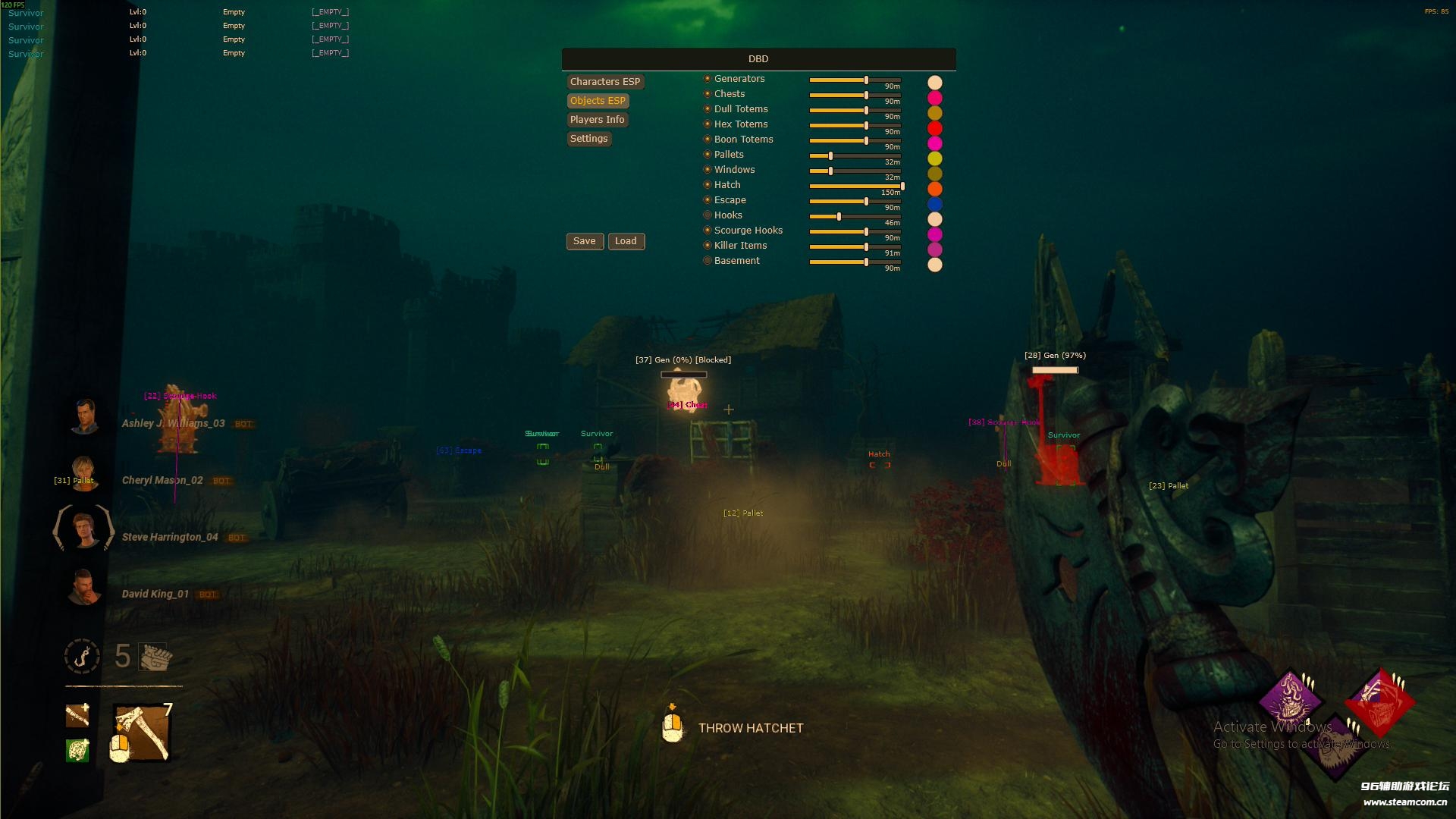Screen dimensions: 1456x819
Task: Adjust the Windows distance slider
Action: point(830,171)
